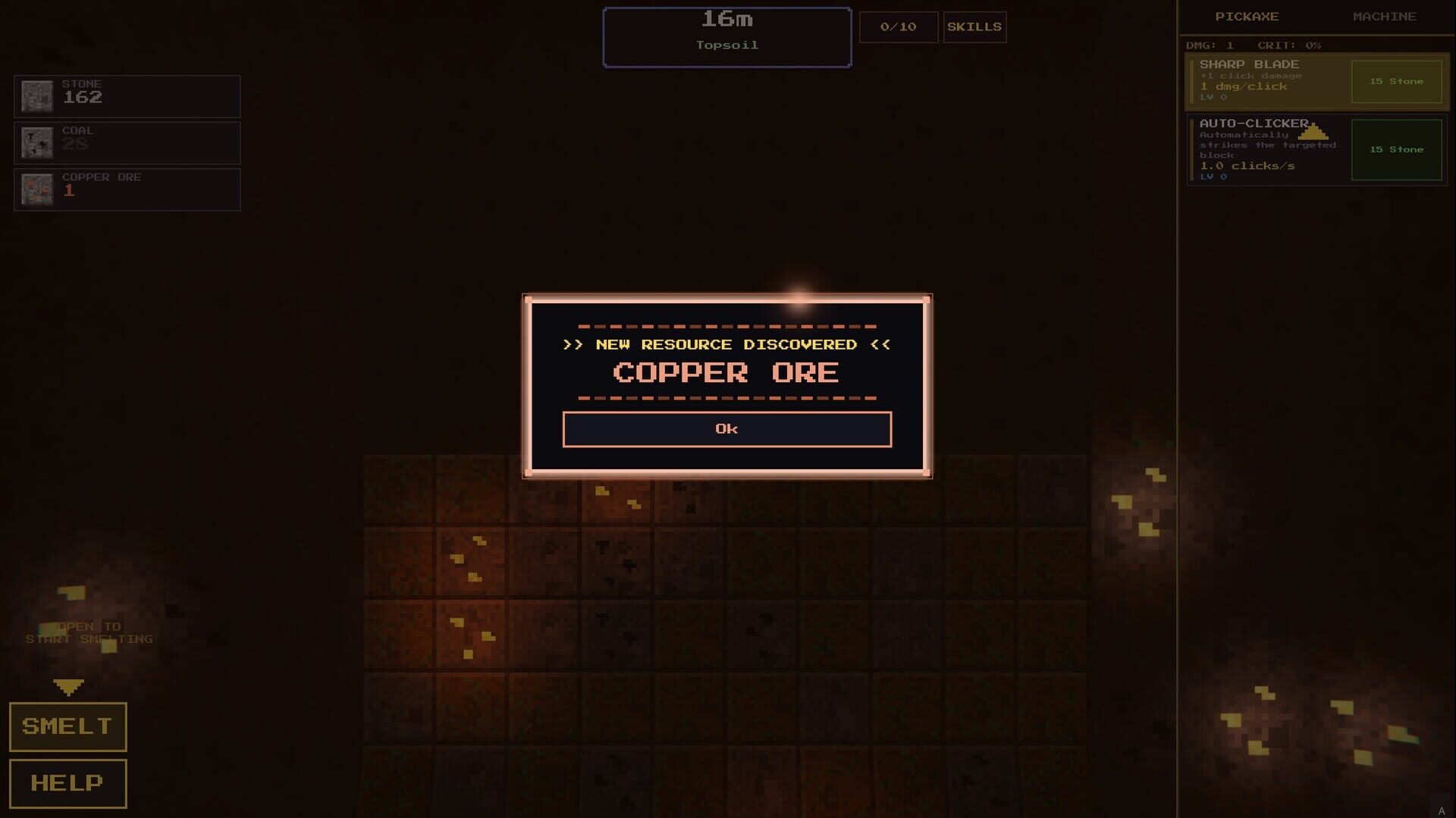Viewport: 1456px width, 818px height.
Task: Buy Sharp Blade upgrade for 15 Stone
Action: 1396,80
